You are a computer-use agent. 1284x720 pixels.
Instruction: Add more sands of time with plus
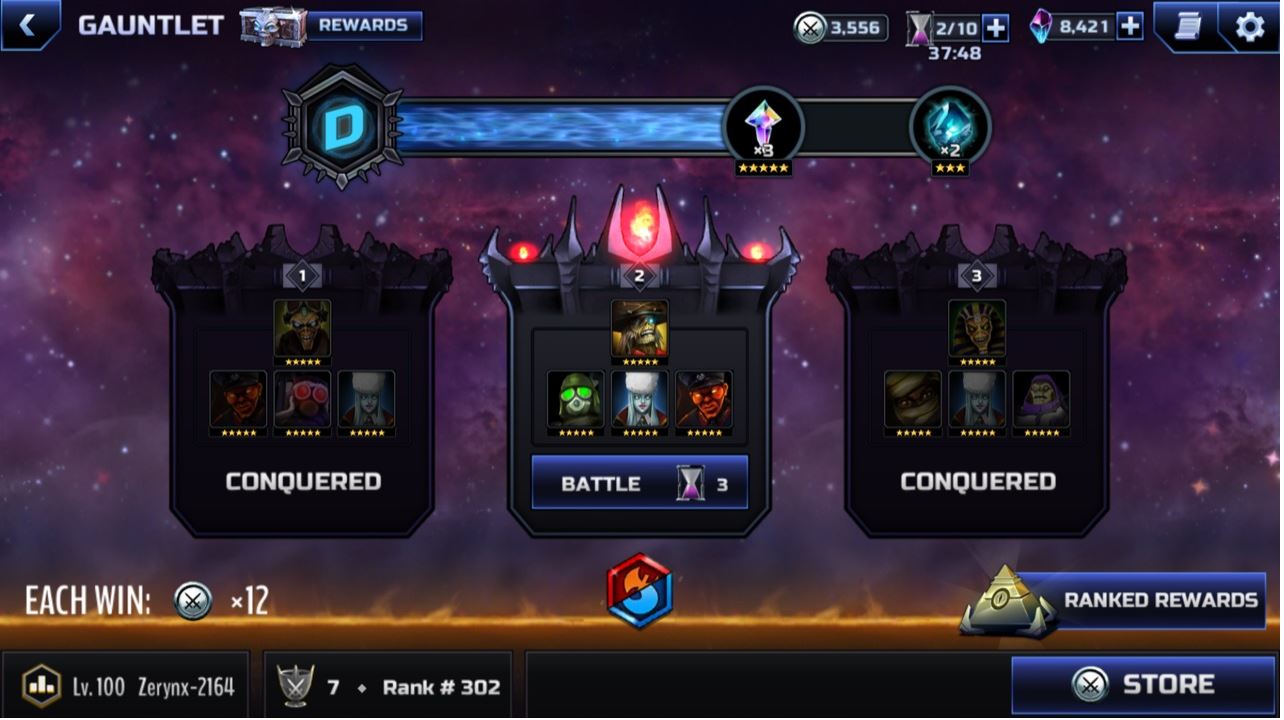point(996,27)
